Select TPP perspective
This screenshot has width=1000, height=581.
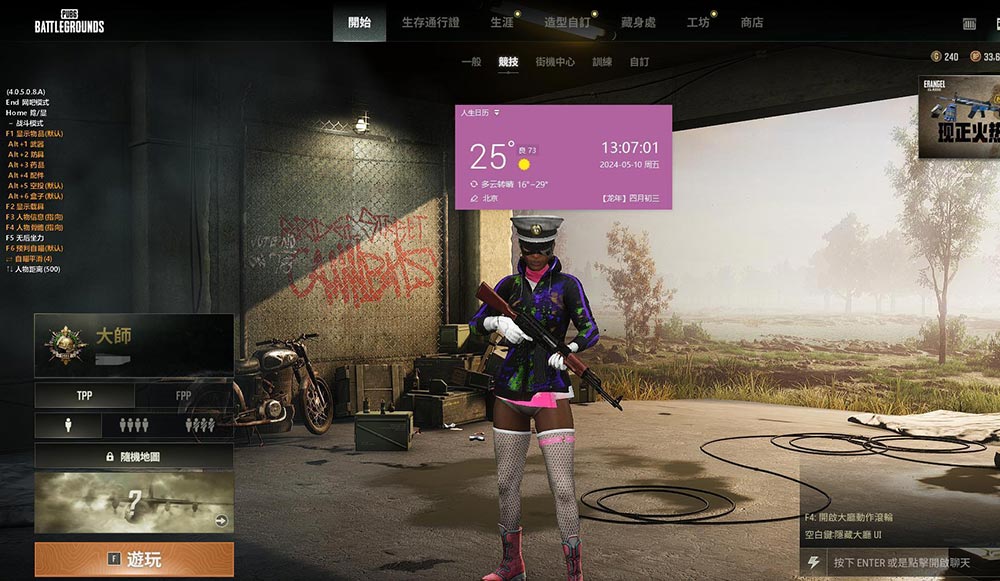click(84, 396)
